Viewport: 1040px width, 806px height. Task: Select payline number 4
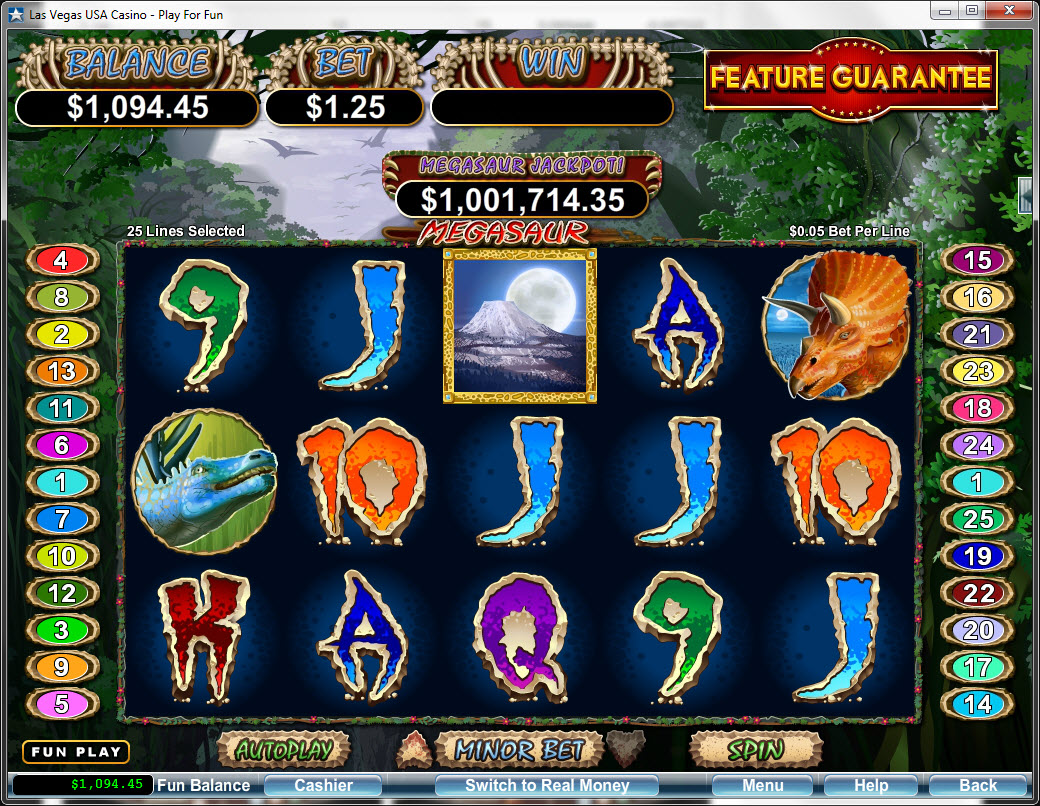tap(61, 261)
